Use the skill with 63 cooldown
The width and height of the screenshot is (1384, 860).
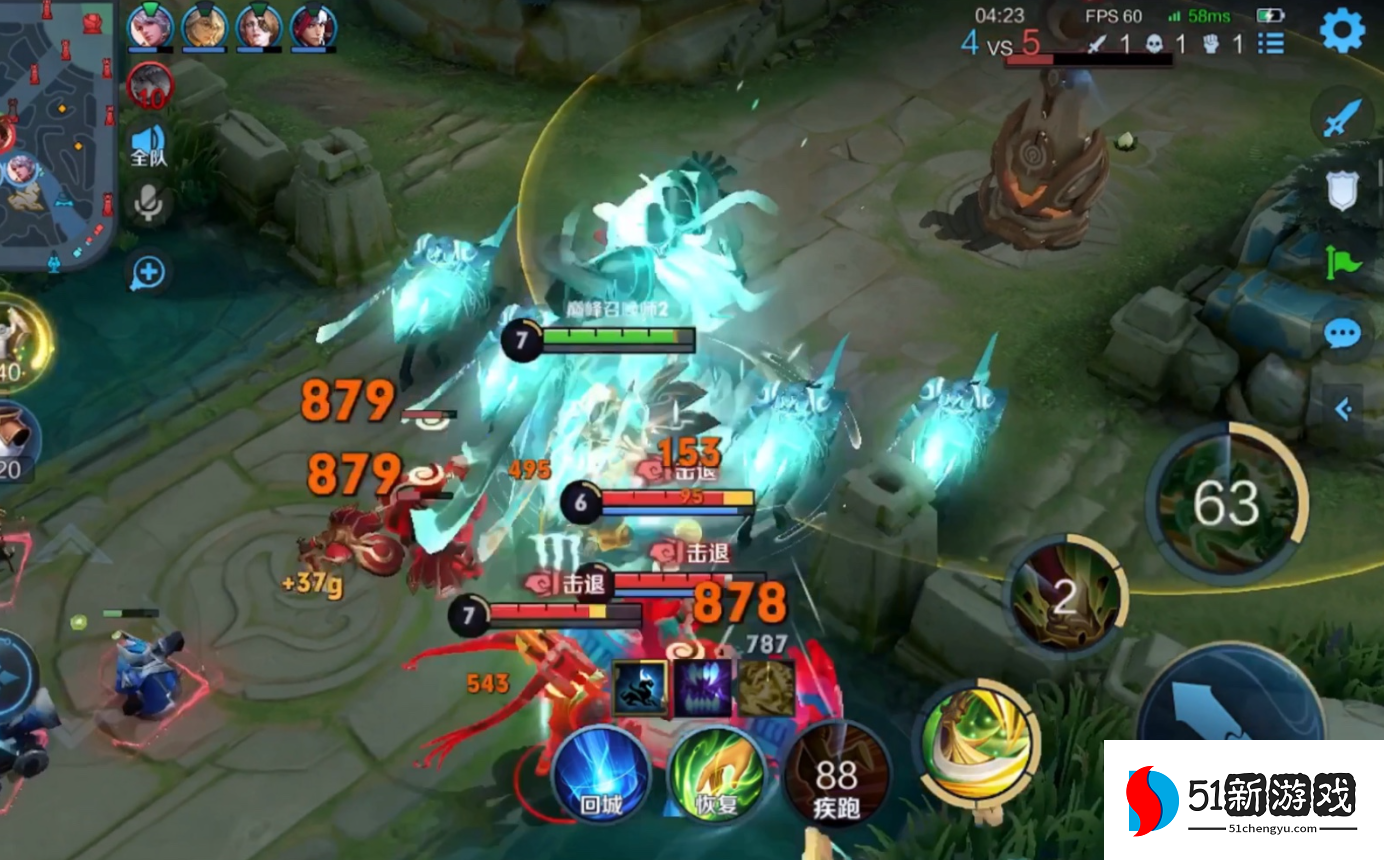click(1226, 503)
